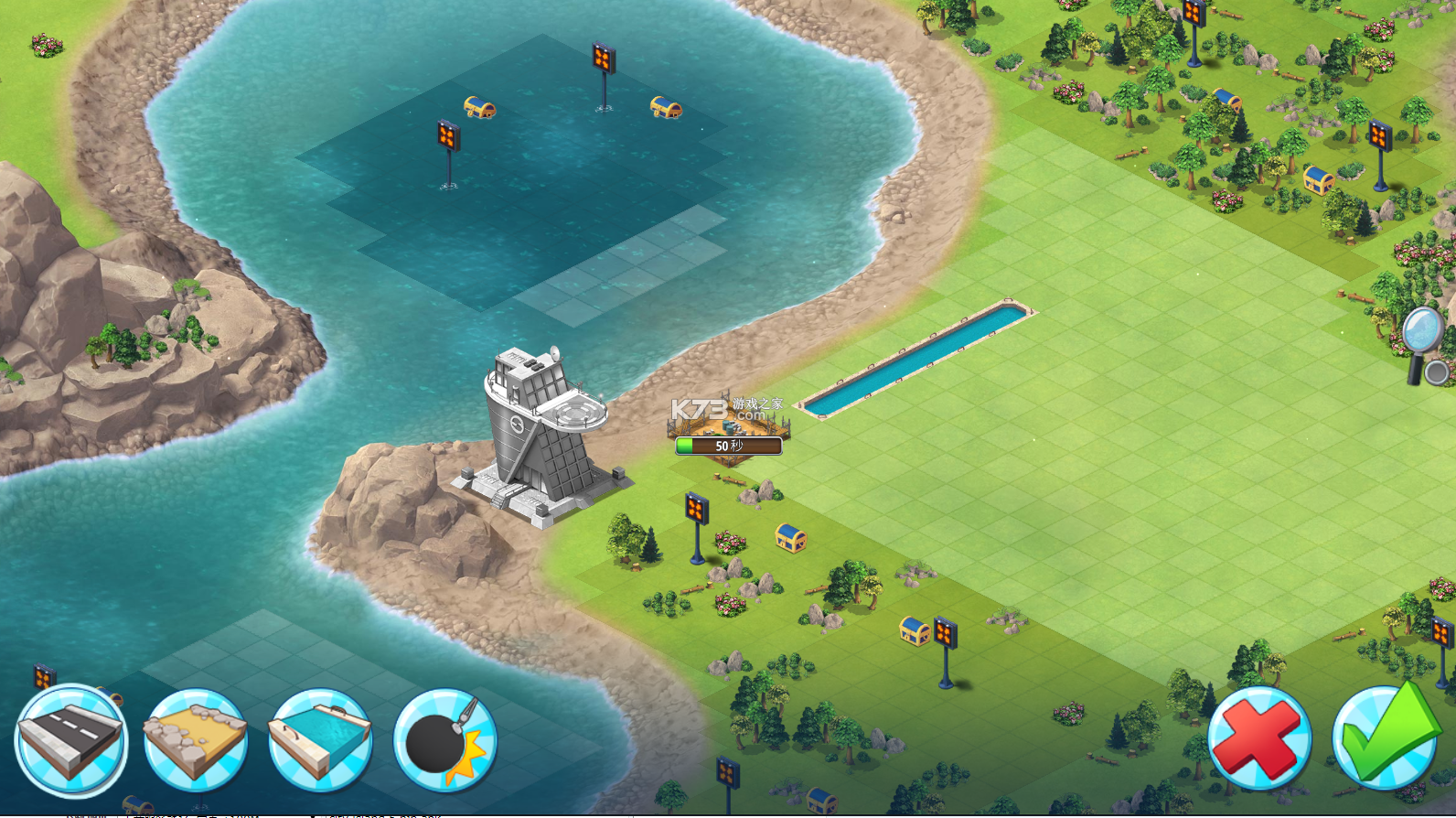1456x818 pixels.
Task: Activate the bomb demolish tool
Action: (445, 739)
